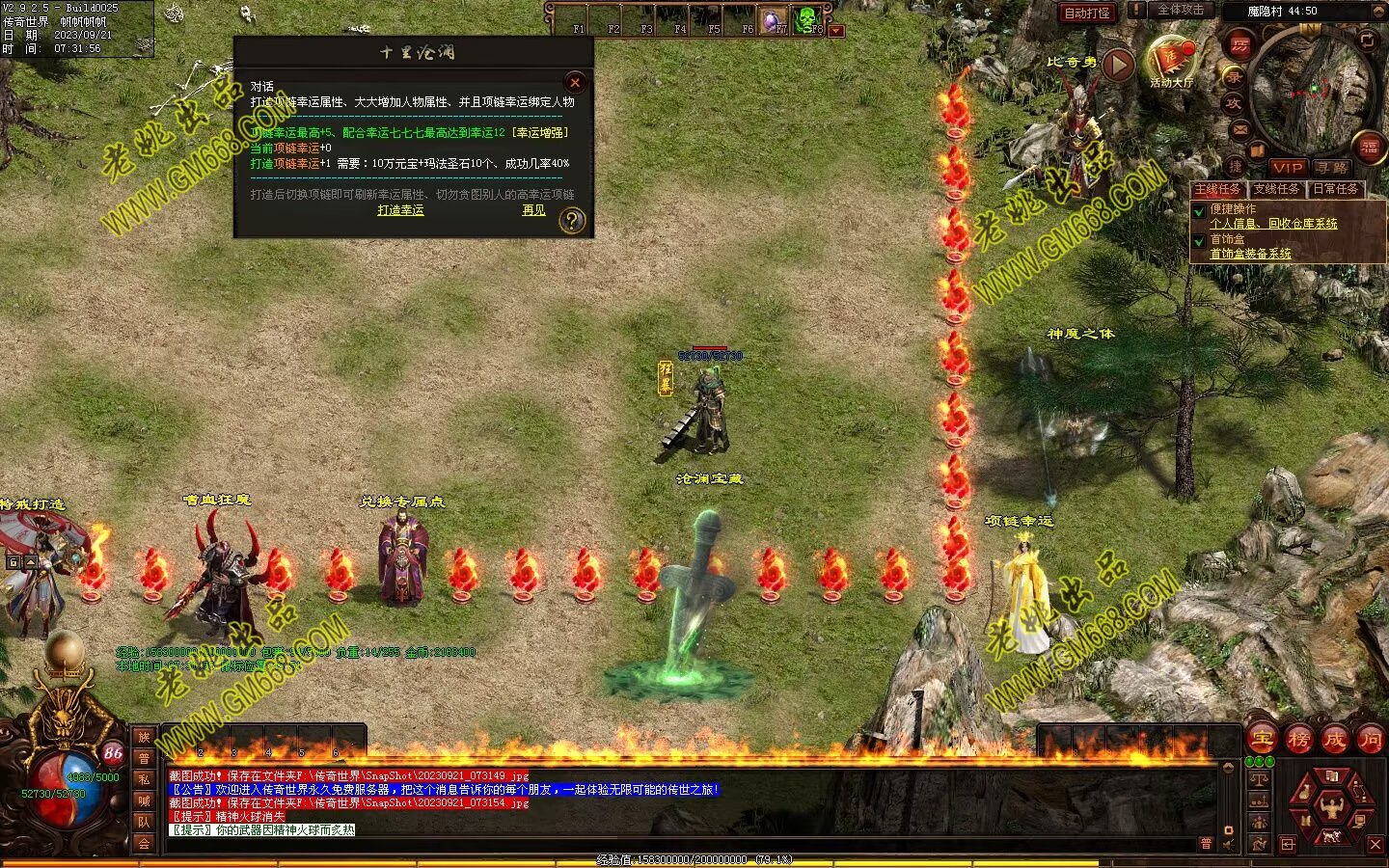Screen dimensions: 1389x868
Task: Choose the 打造幸运 dialogue option
Action: pos(400,209)
